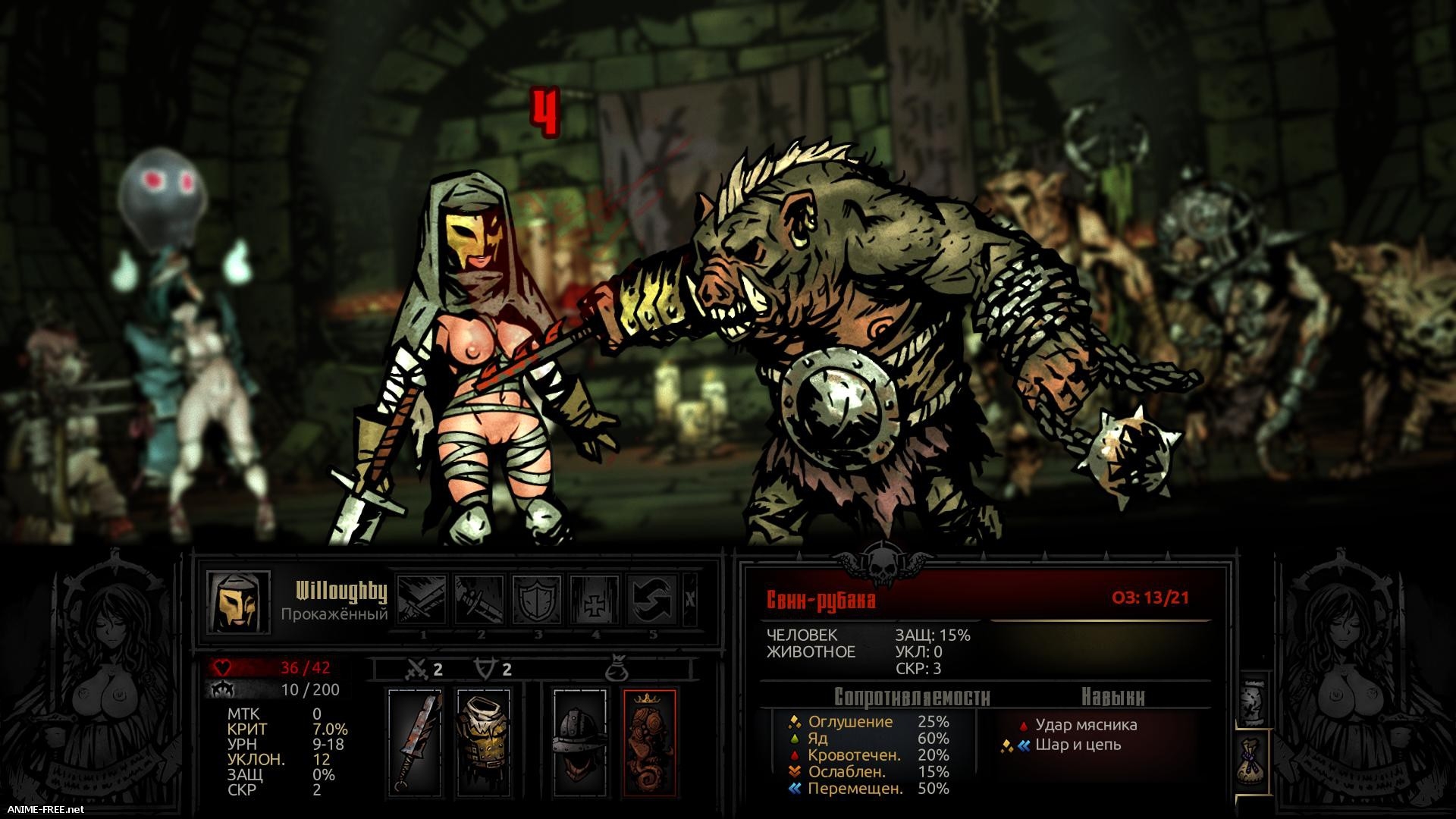Select the pass turn X button

[690, 599]
